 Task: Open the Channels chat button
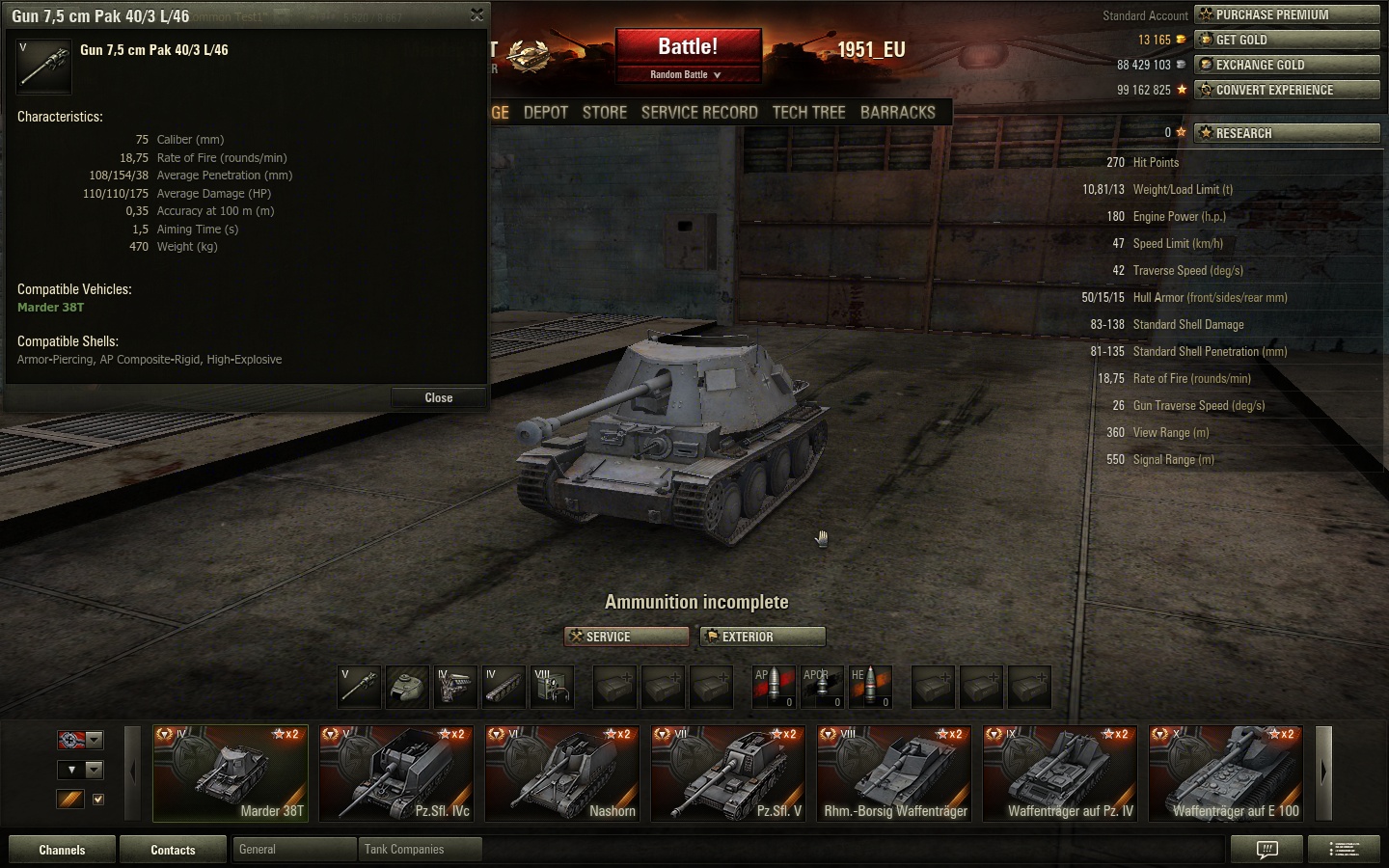[x=62, y=850]
